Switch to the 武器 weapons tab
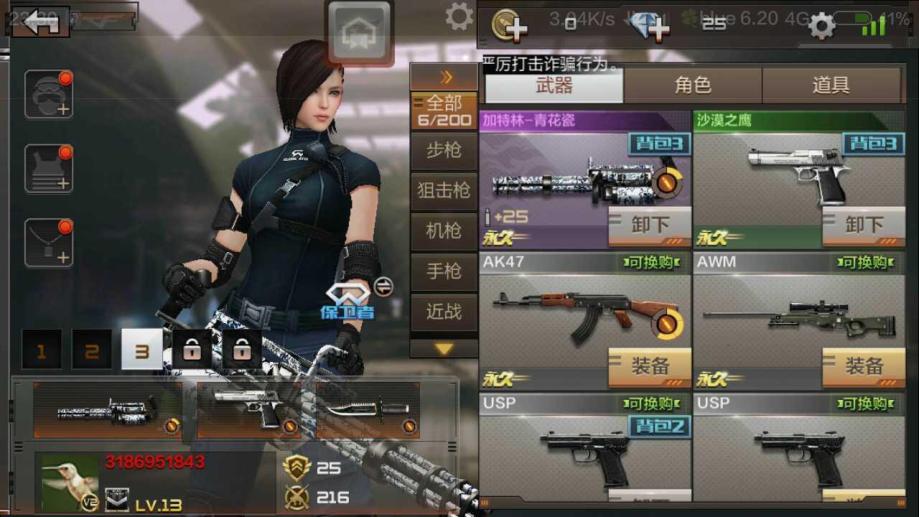Screen dimensions: 919x517 (x=553, y=86)
